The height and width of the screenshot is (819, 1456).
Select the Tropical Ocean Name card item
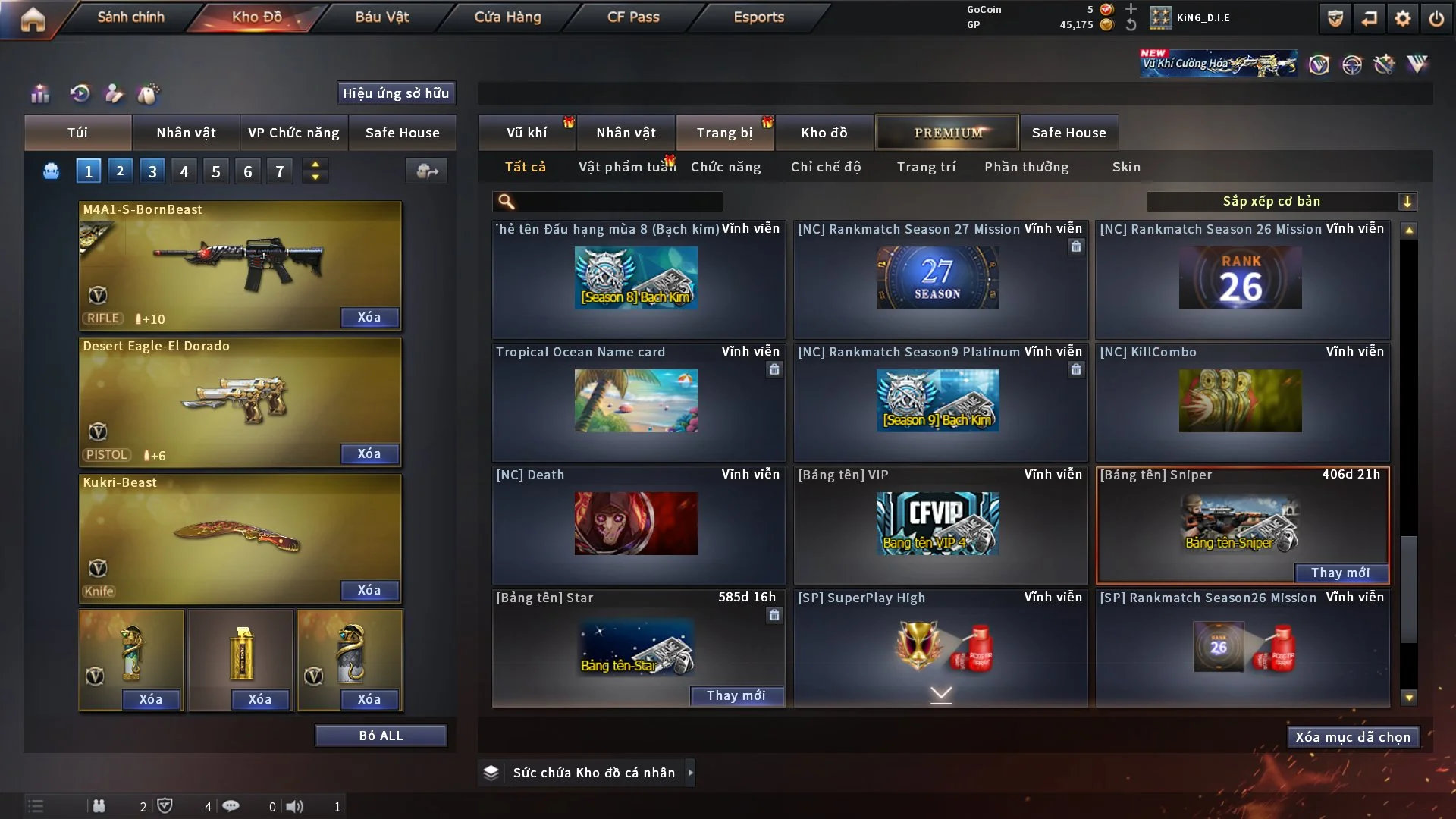point(635,400)
